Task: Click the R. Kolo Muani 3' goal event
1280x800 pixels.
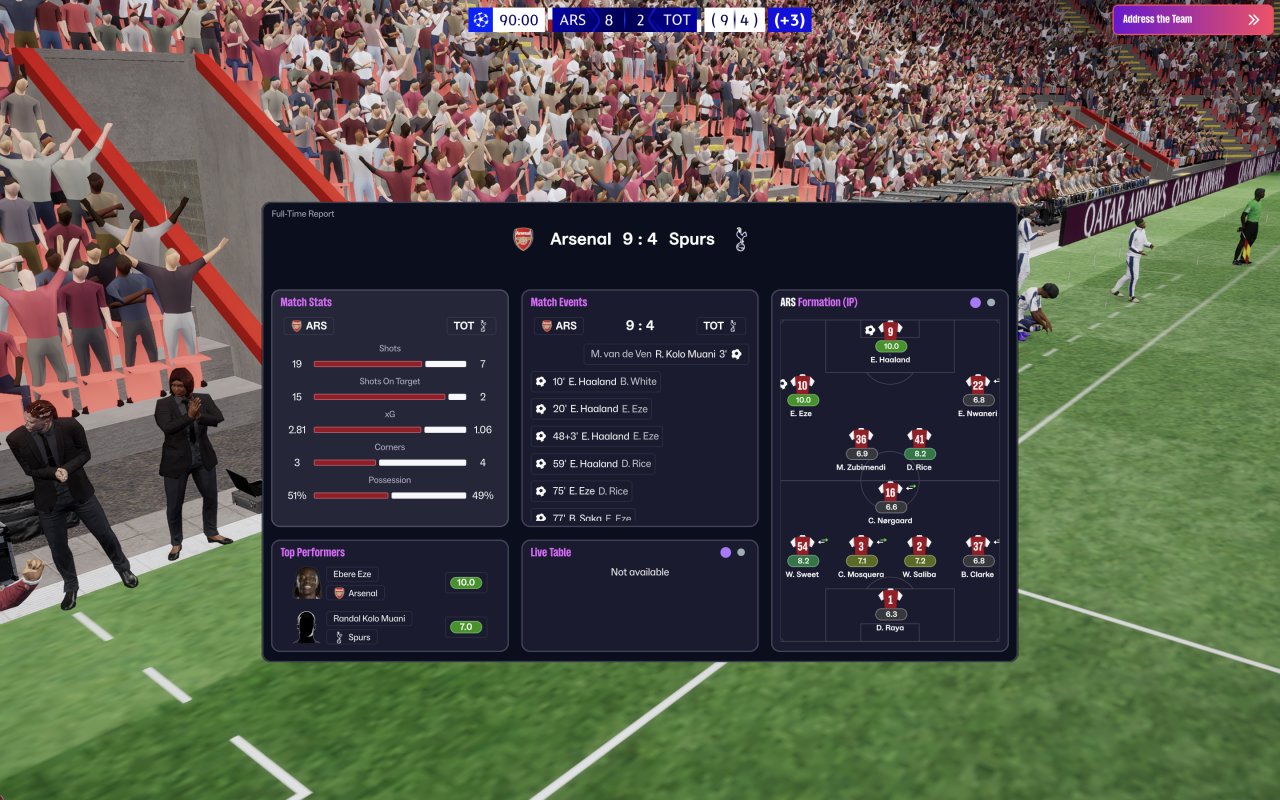Action: click(666, 354)
